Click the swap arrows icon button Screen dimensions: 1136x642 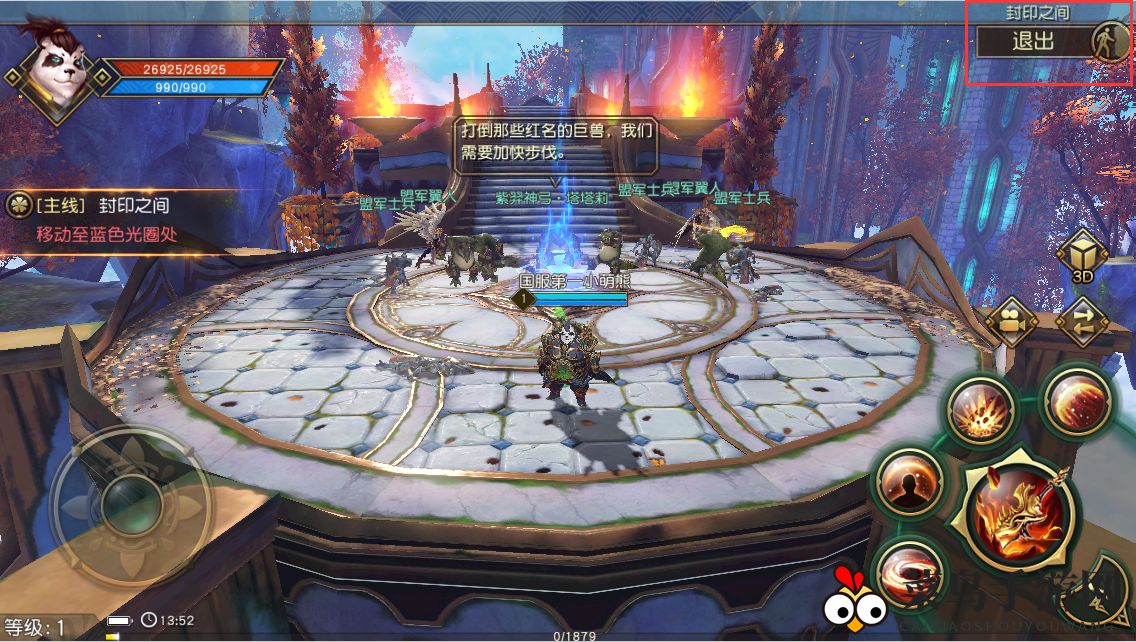[1083, 320]
